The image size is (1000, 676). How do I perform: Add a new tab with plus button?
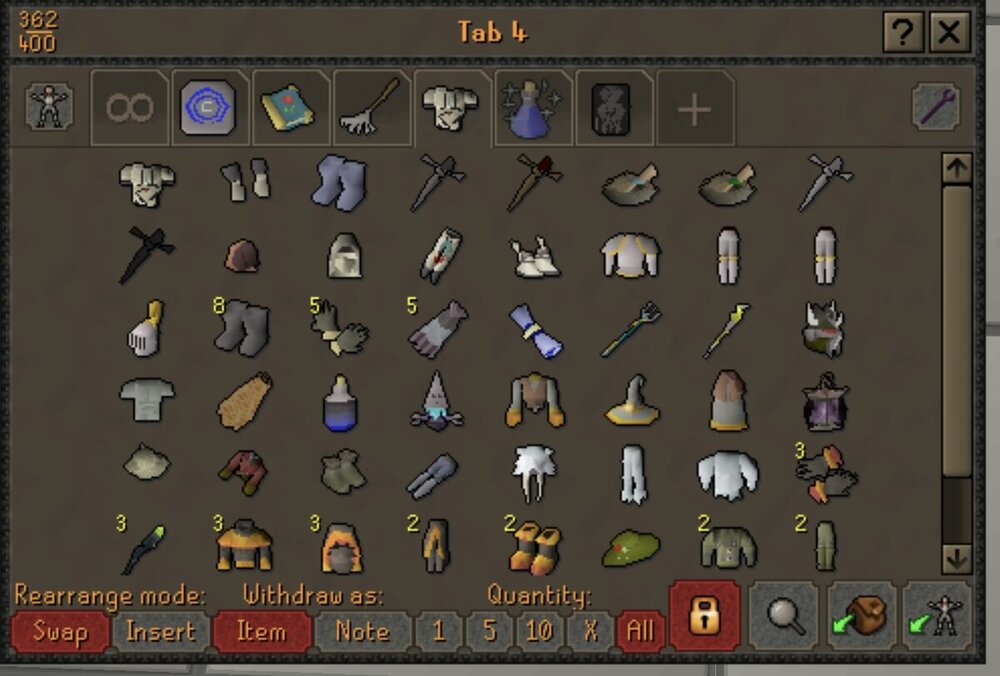pos(694,109)
